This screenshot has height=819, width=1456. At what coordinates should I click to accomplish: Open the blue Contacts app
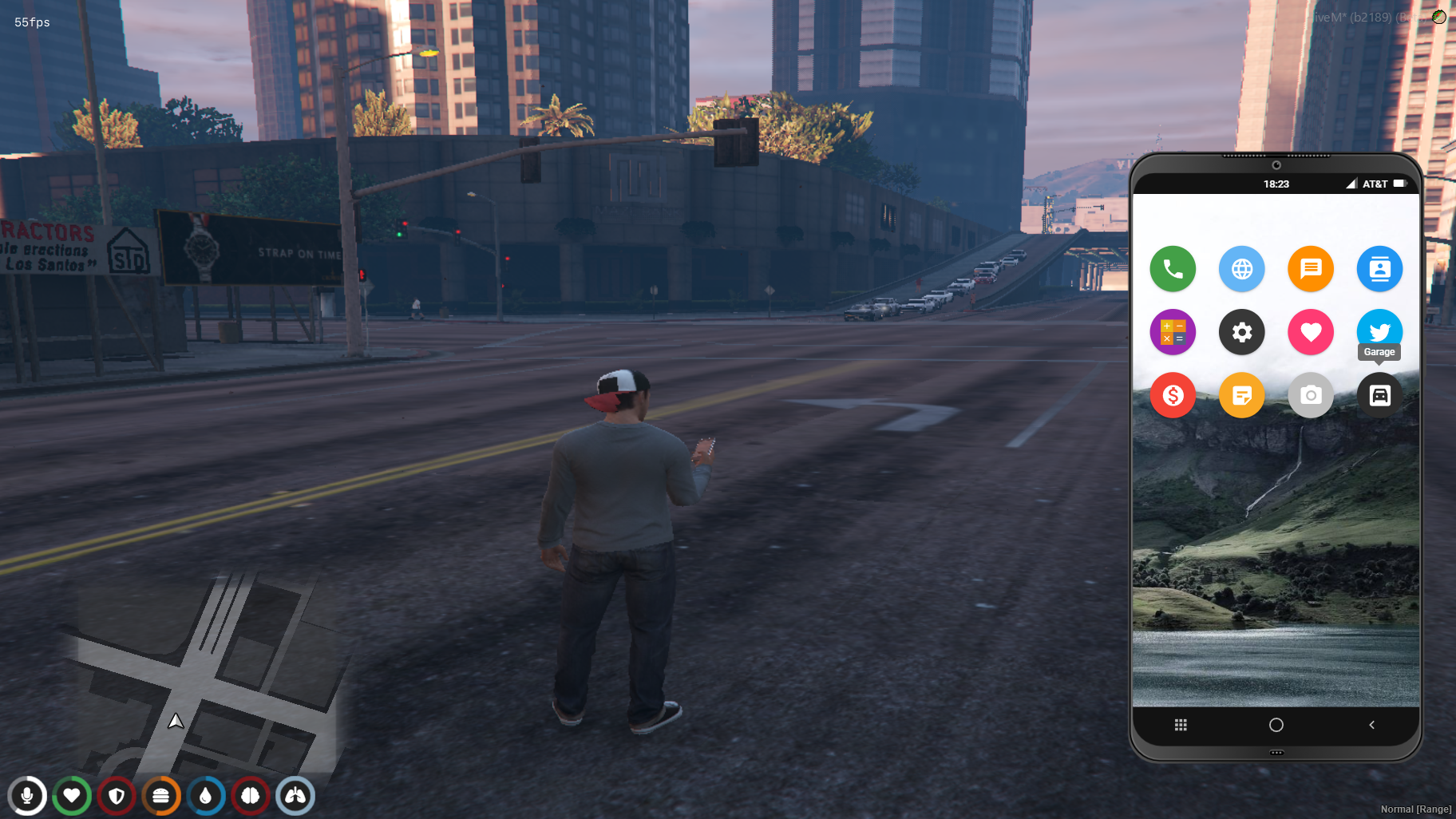[1379, 269]
